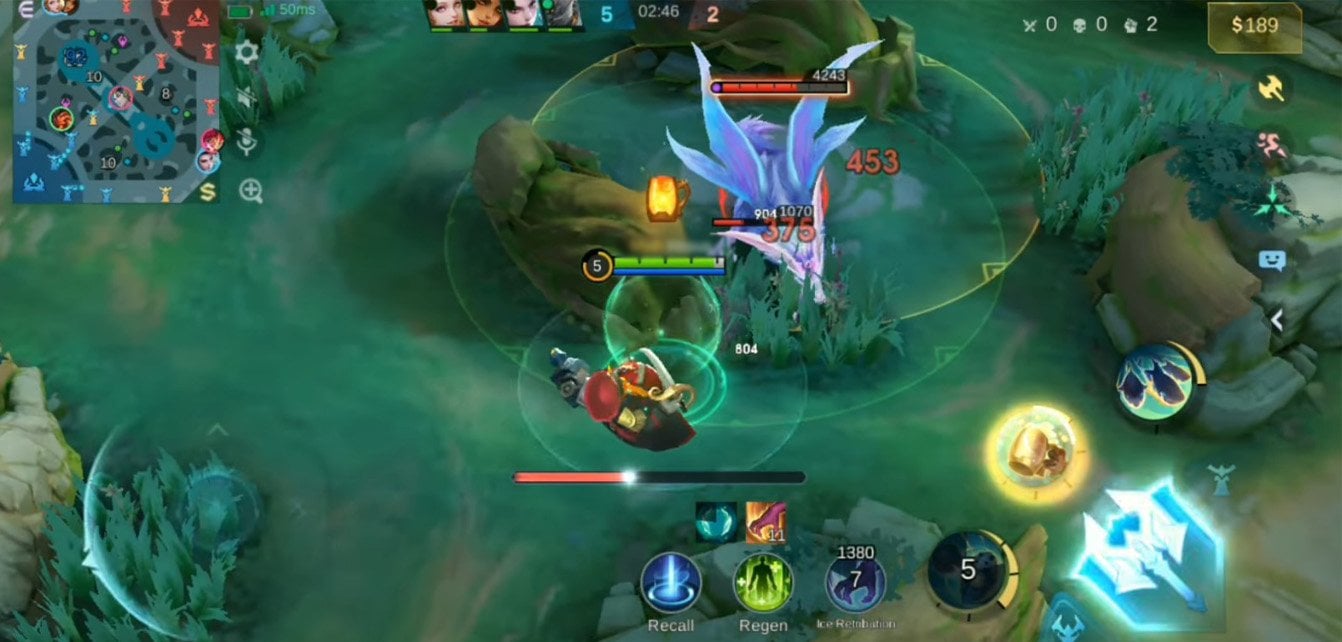1342x642 pixels.
Task: Send the red running-figure retreat signal
Action: 1271,144
